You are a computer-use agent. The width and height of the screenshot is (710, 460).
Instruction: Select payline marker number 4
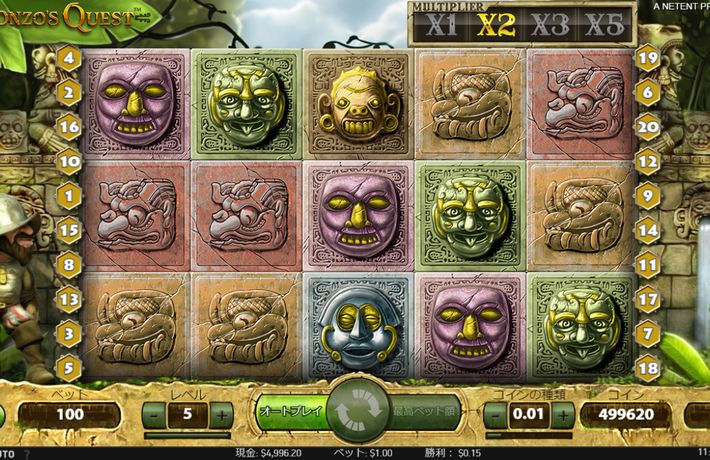click(x=69, y=57)
